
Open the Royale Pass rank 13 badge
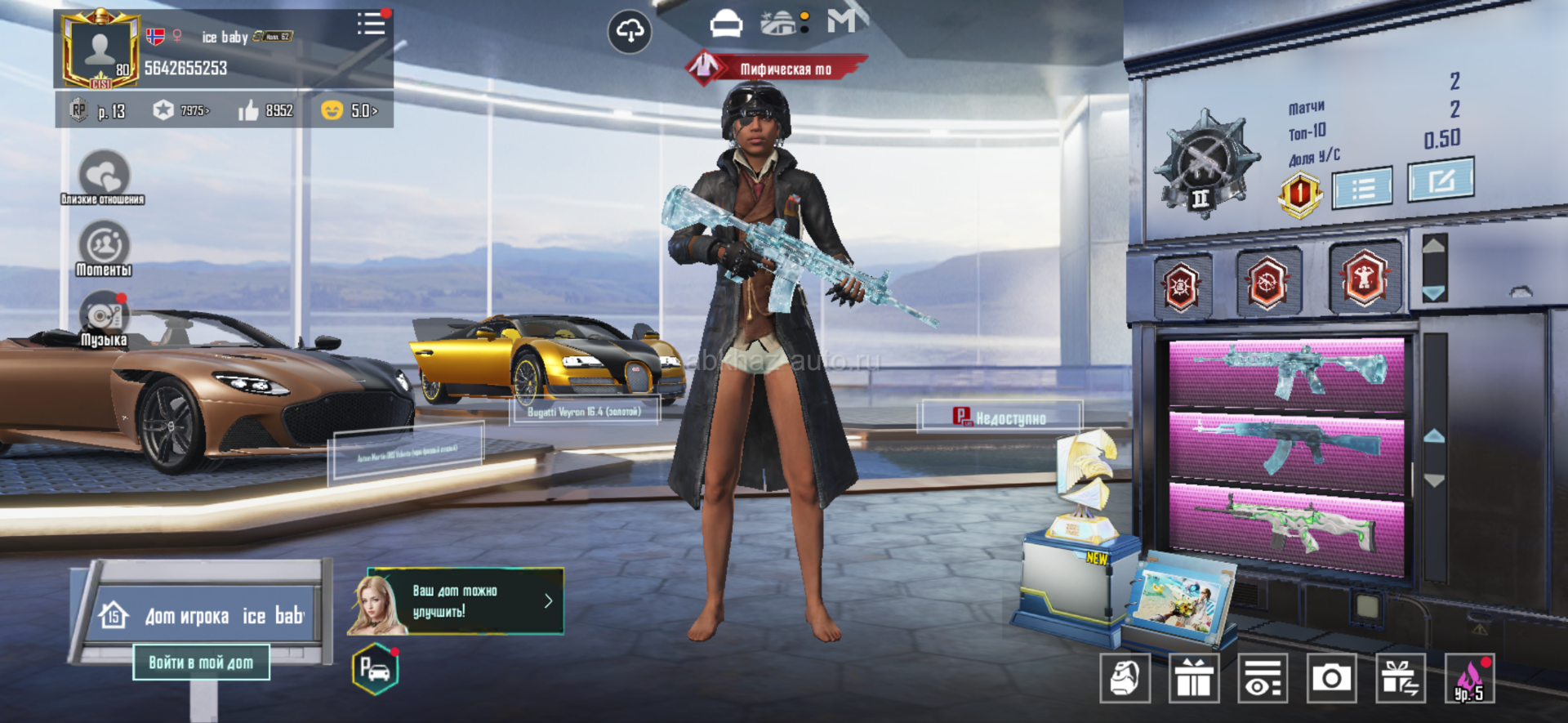[98, 110]
